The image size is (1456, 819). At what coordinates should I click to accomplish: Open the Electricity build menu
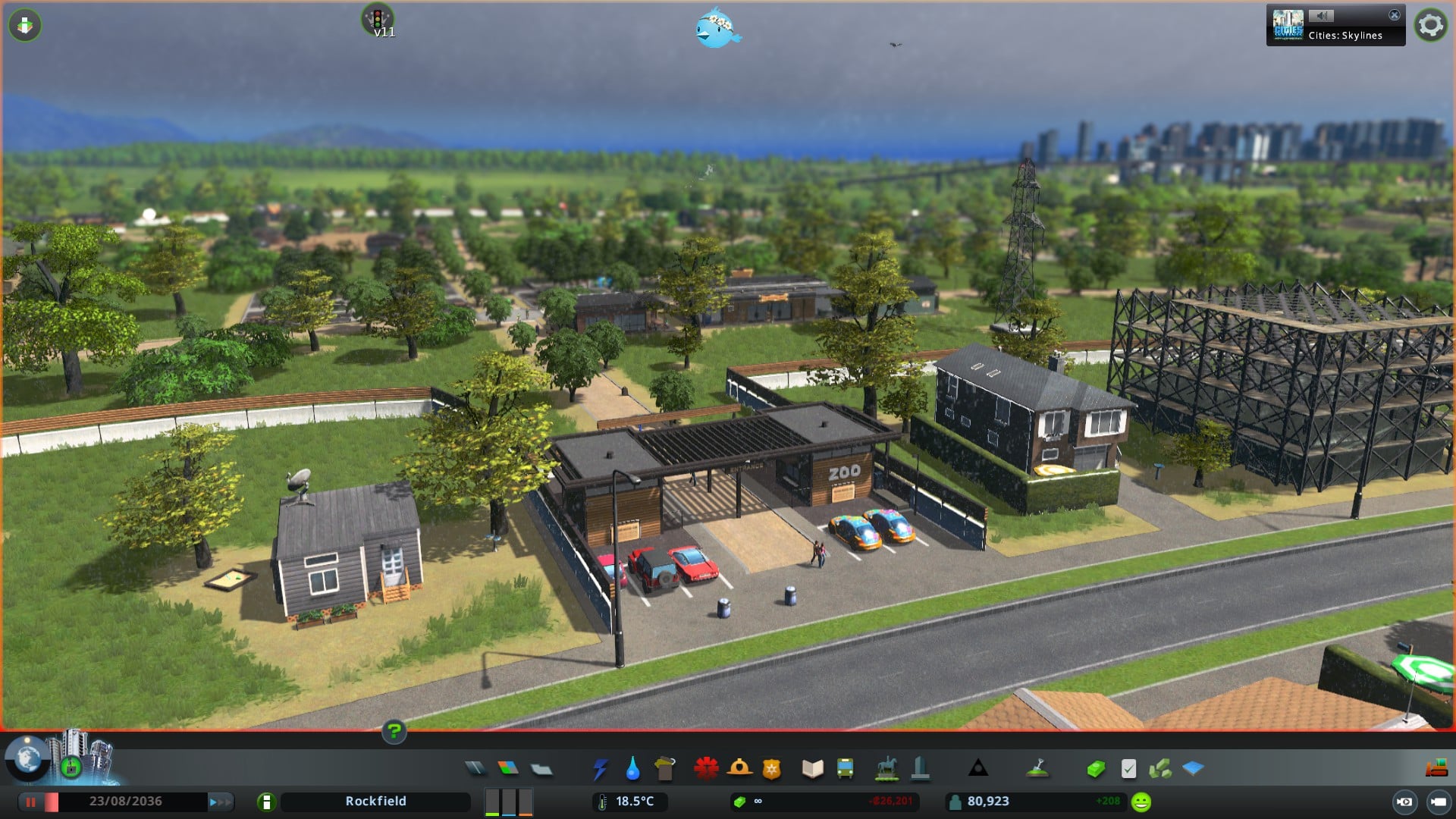(x=600, y=769)
